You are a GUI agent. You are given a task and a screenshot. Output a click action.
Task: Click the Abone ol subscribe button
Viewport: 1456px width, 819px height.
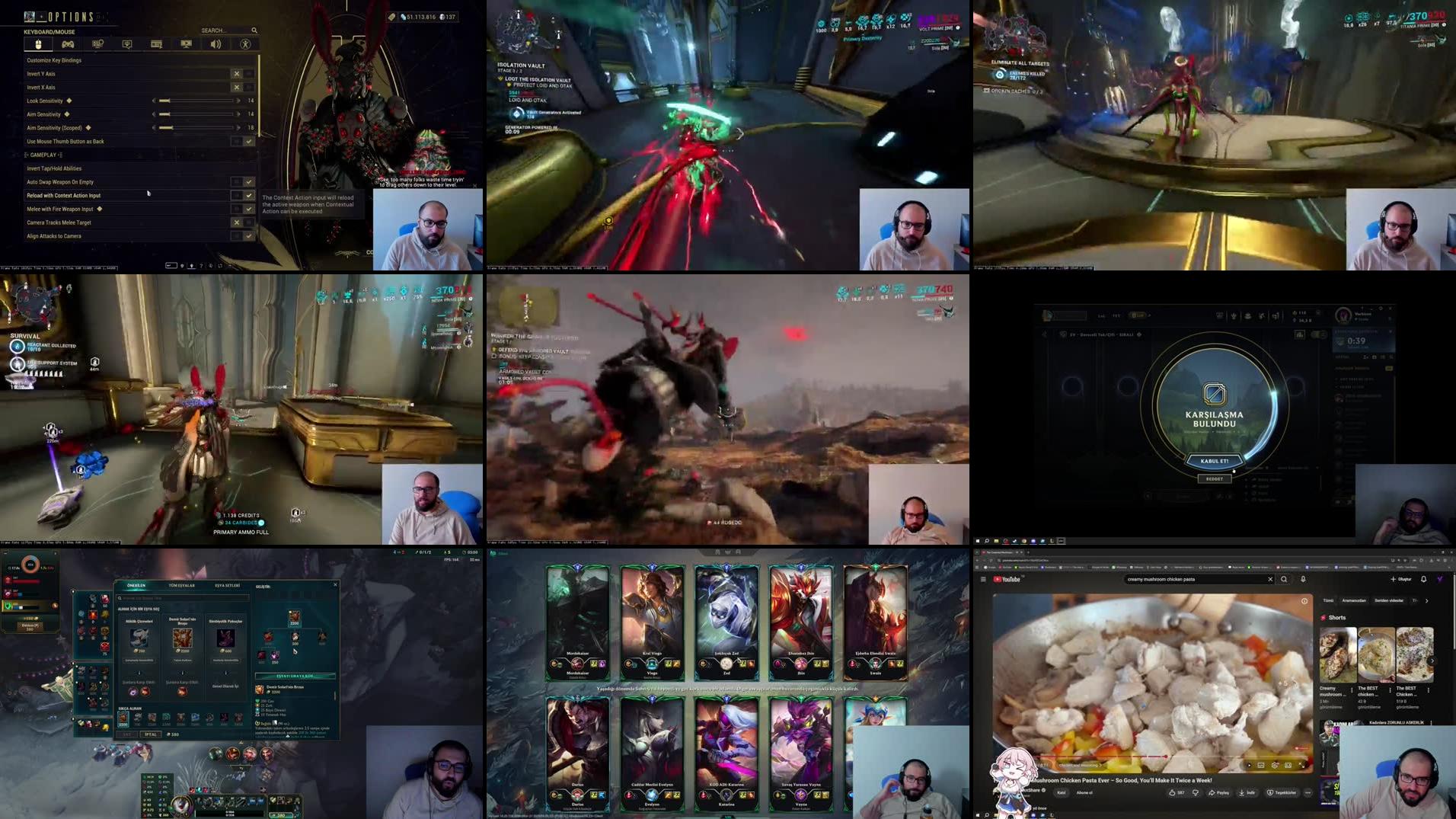(1085, 792)
